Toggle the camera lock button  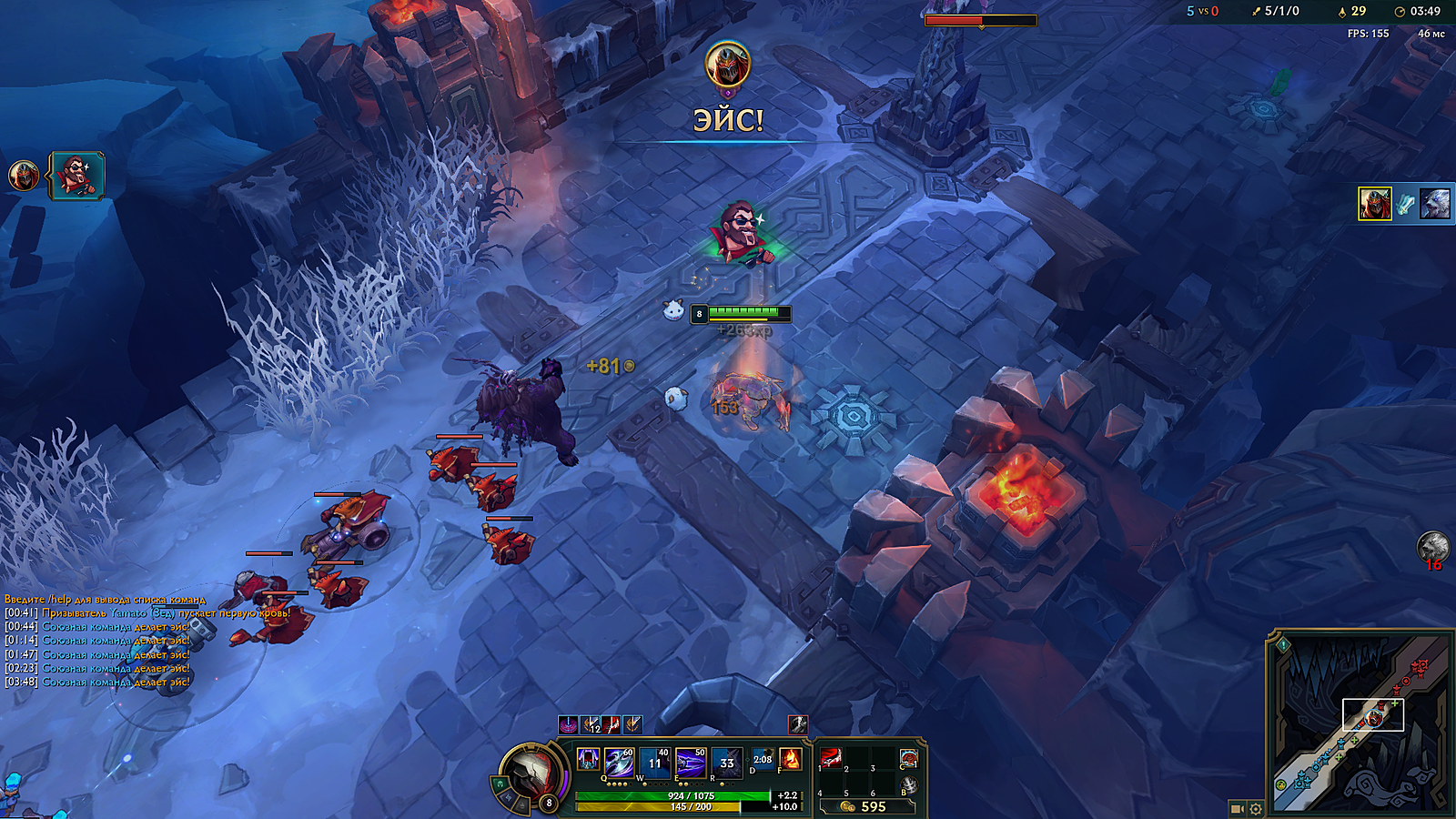point(1237,808)
